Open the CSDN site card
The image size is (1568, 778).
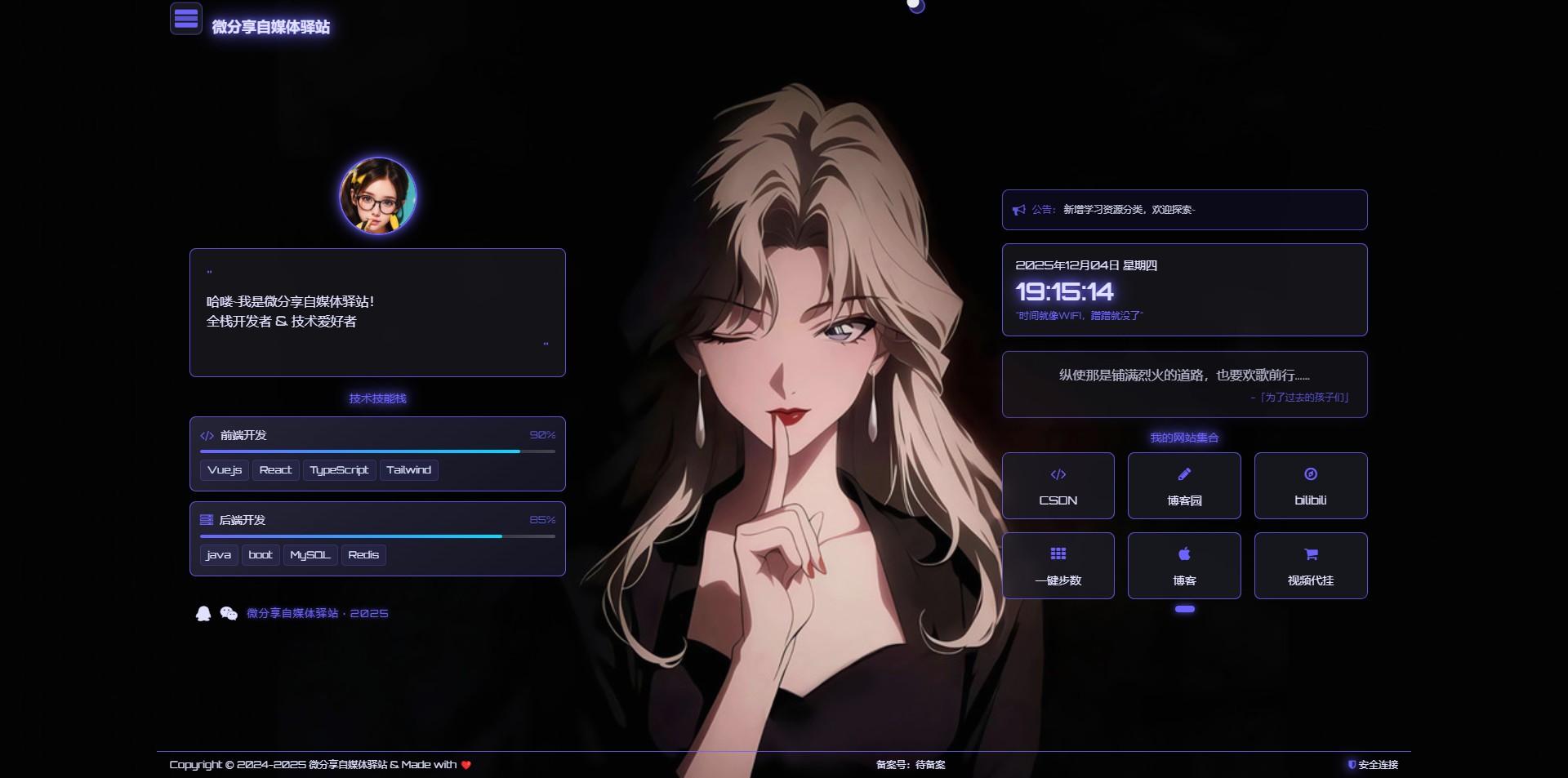tap(1058, 486)
